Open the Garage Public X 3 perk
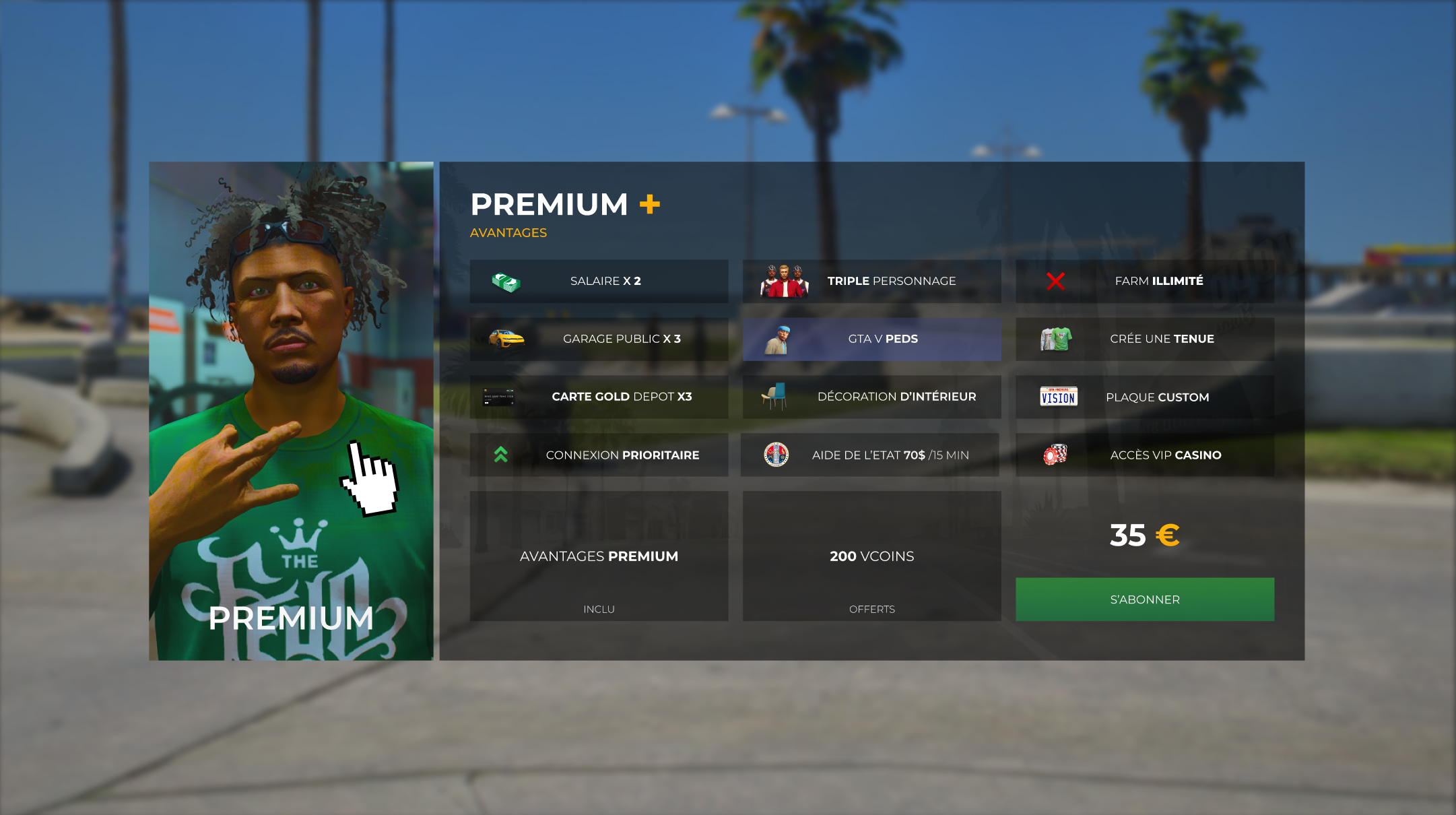1456x815 pixels. (x=599, y=339)
